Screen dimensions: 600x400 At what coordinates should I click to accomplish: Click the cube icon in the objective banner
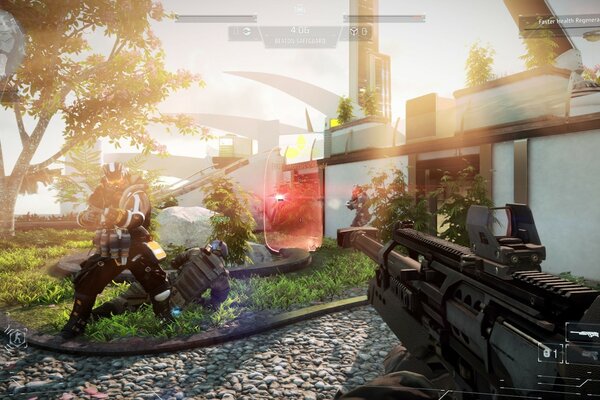pos(353,31)
